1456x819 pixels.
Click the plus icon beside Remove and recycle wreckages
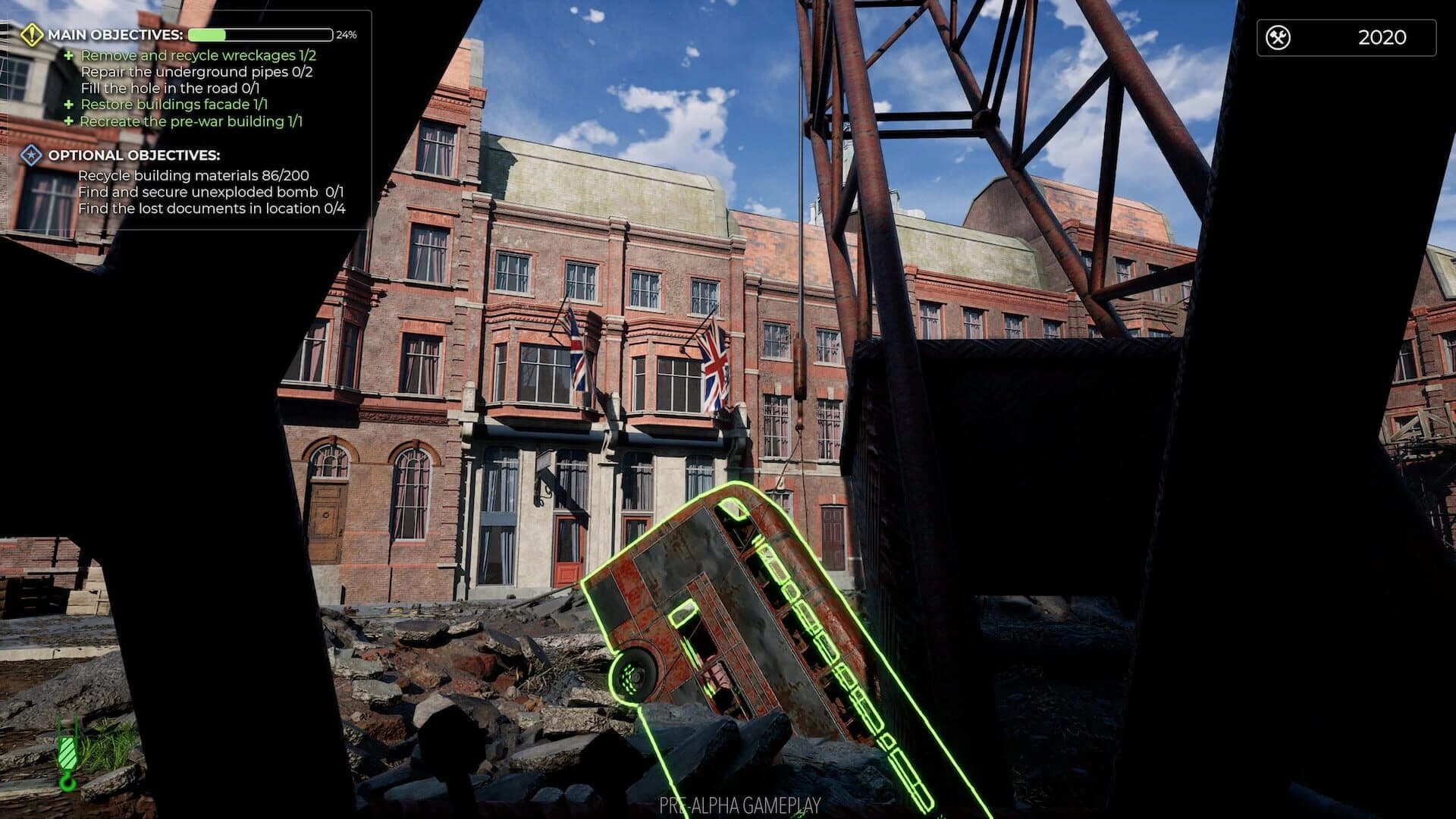click(69, 55)
